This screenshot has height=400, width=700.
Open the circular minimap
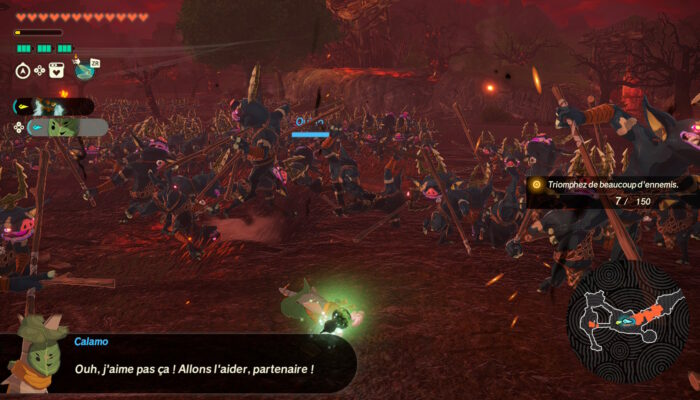627,322
